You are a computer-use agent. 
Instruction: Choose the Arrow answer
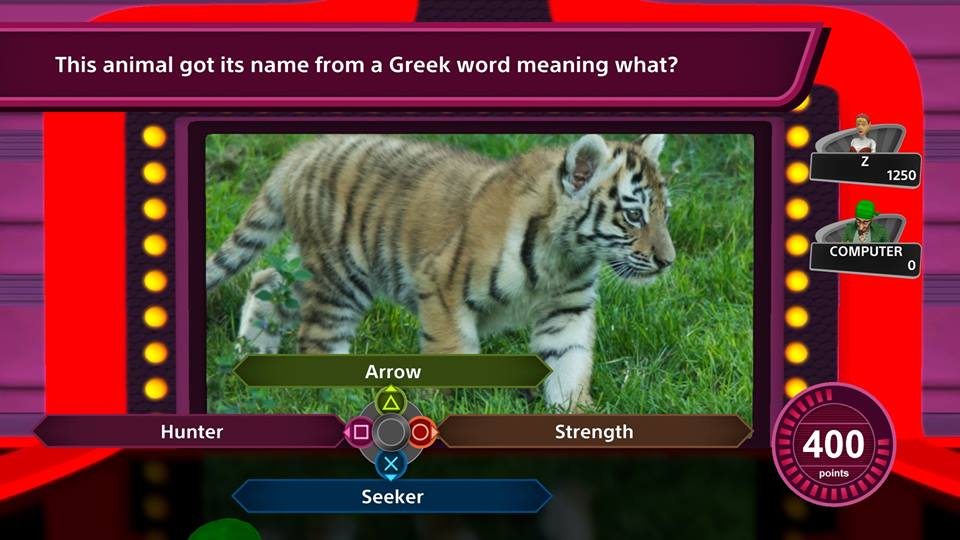(x=392, y=372)
